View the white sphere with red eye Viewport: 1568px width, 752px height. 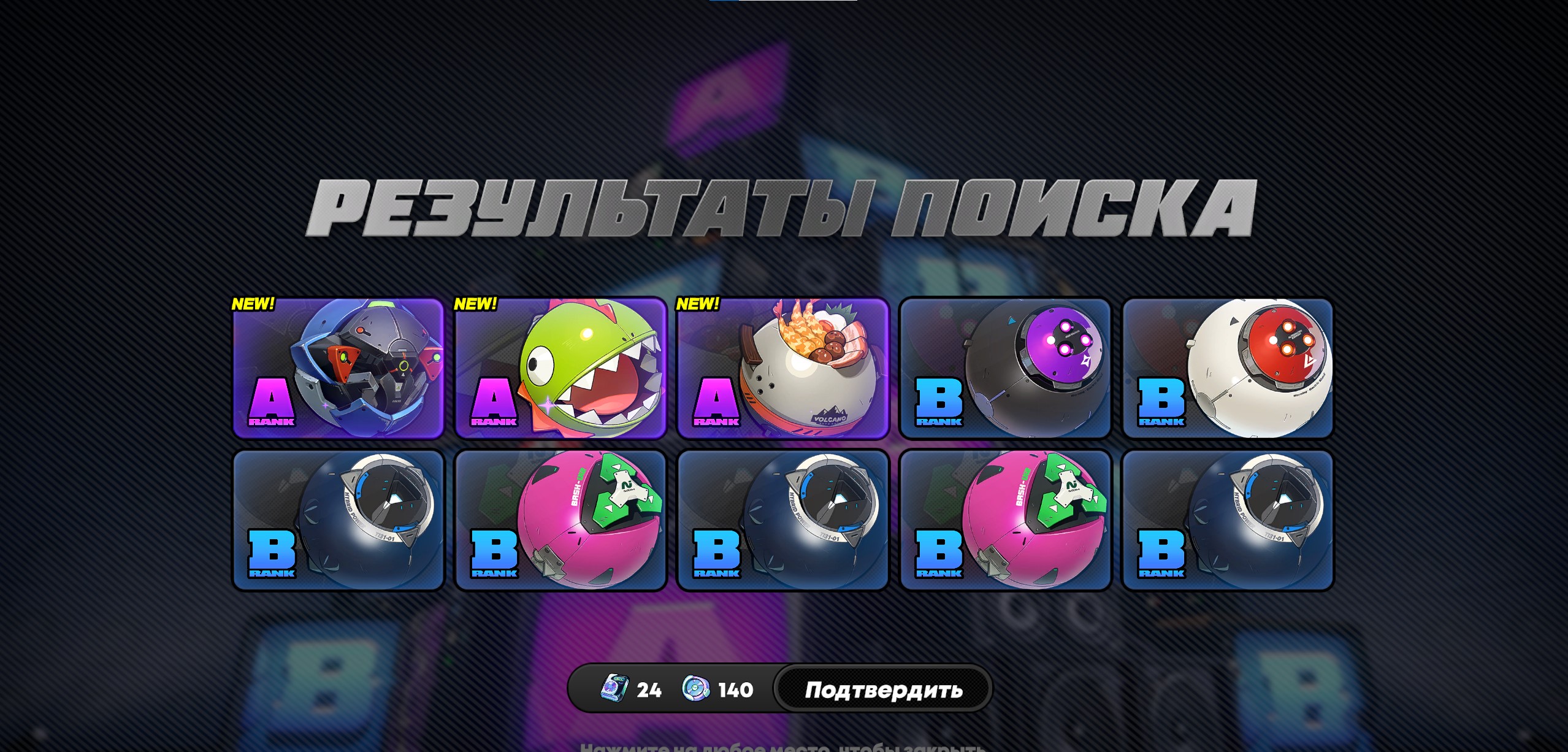(x=1228, y=369)
